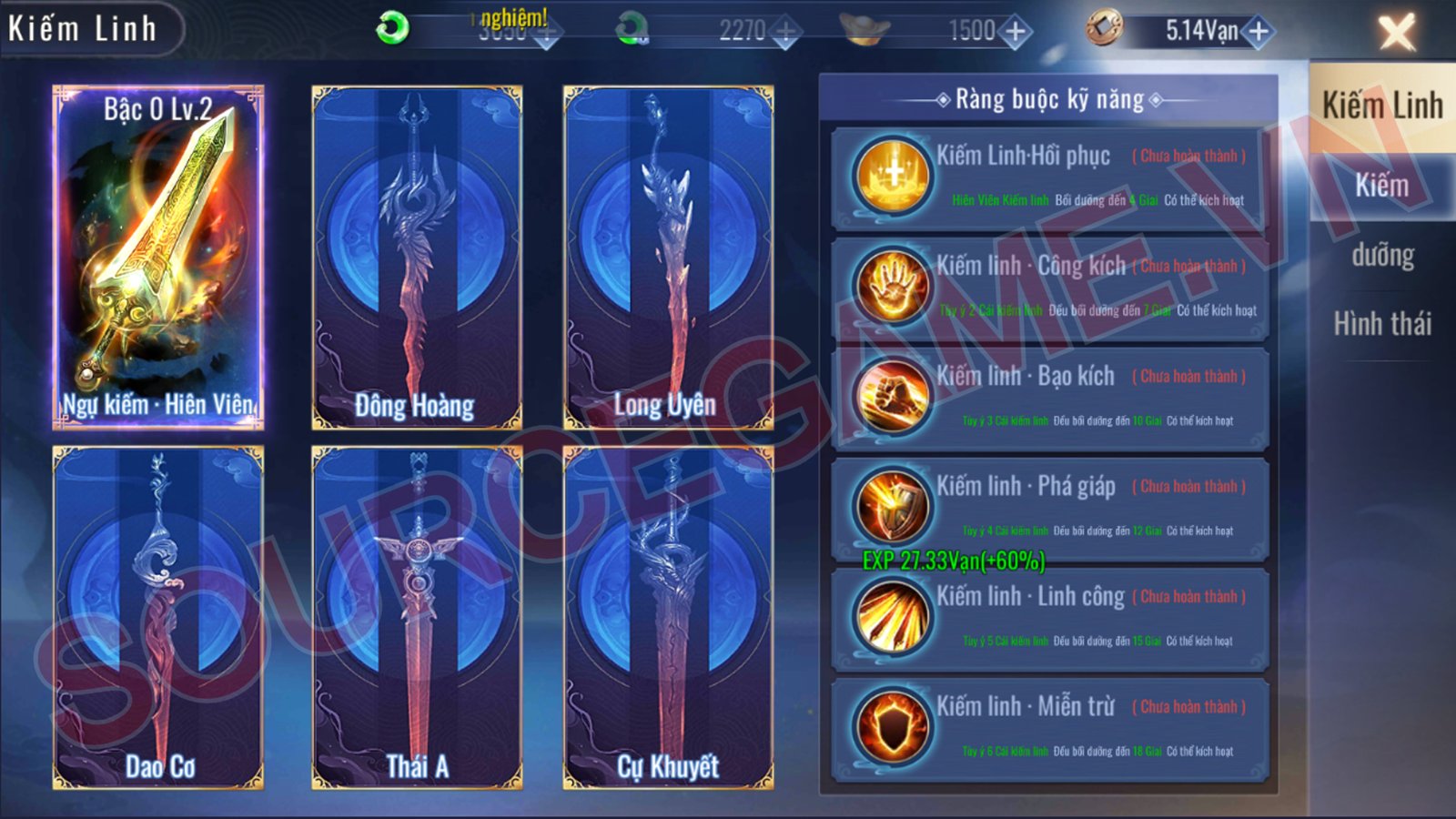Choose the Đông Hoàng sword card
The width and height of the screenshot is (1456, 819).
pyautogui.click(x=417, y=258)
